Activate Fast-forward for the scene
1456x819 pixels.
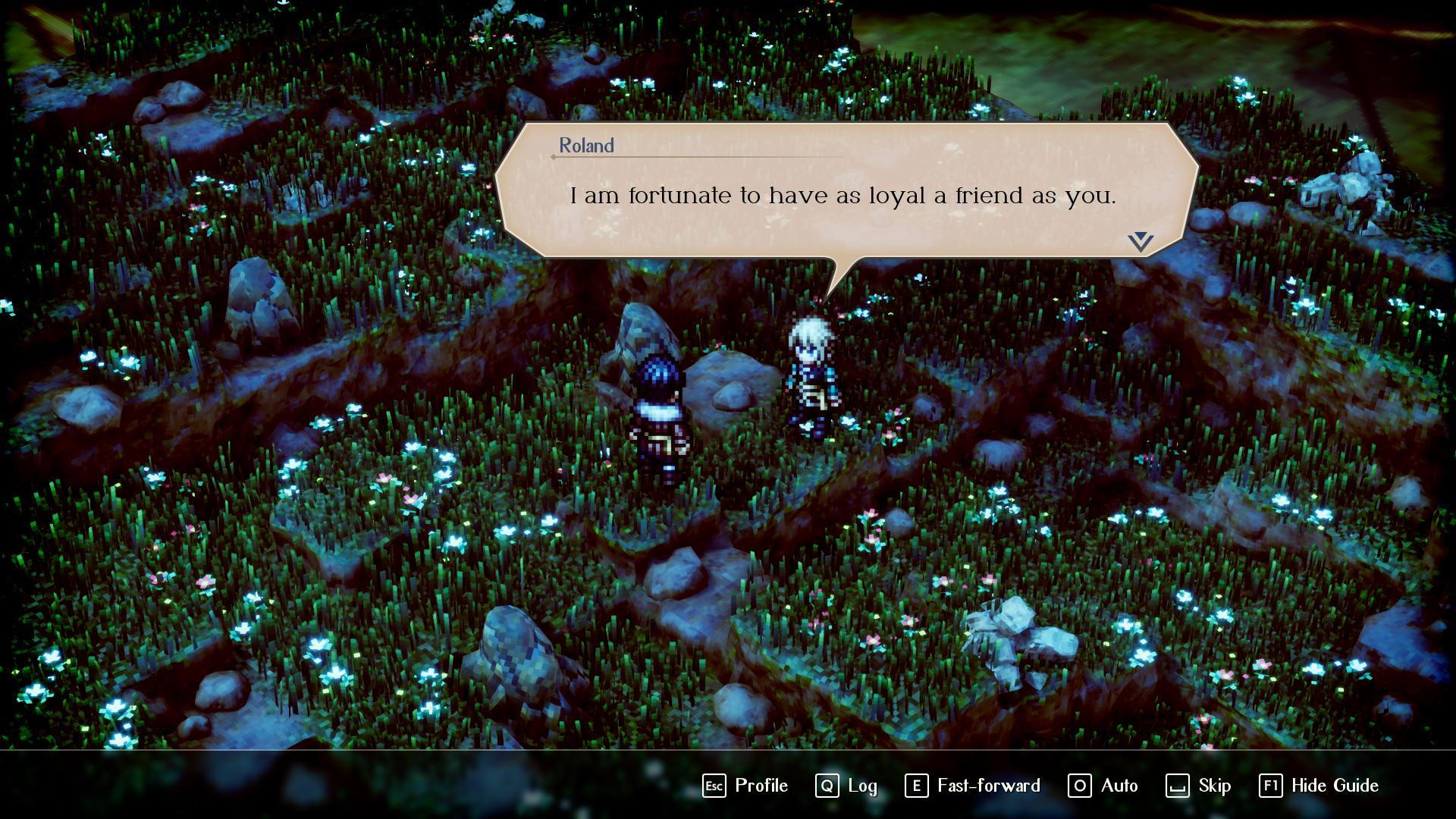973,786
